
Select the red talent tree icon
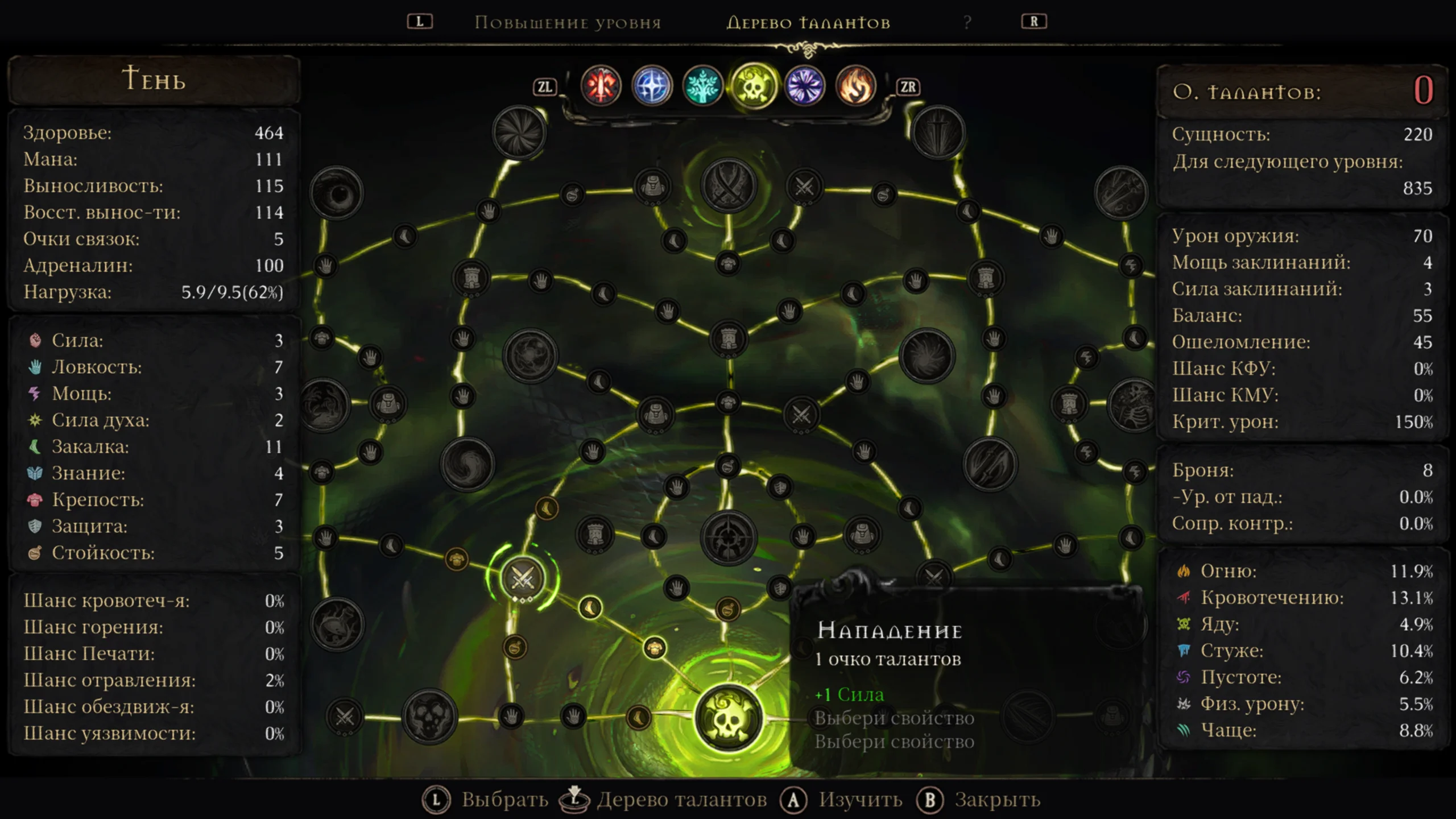[x=601, y=86]
